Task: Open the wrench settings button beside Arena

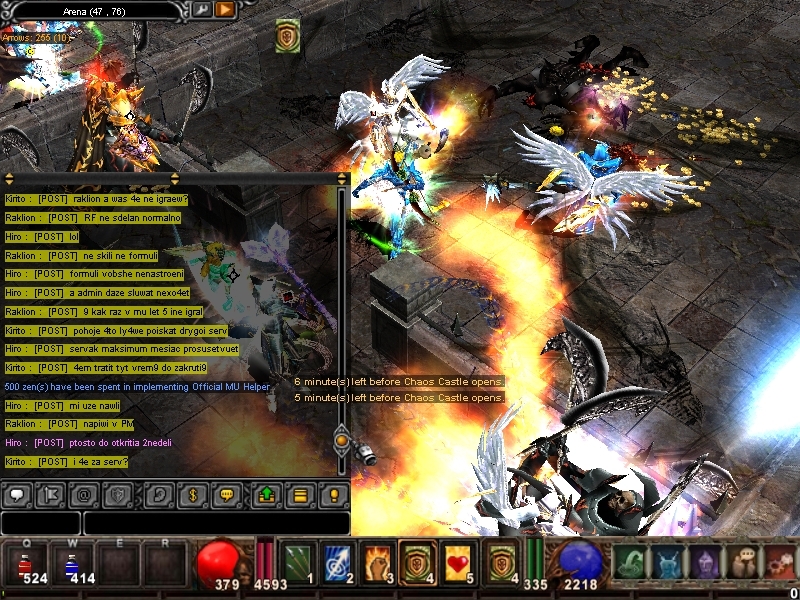Action: [x=201, y=10]
